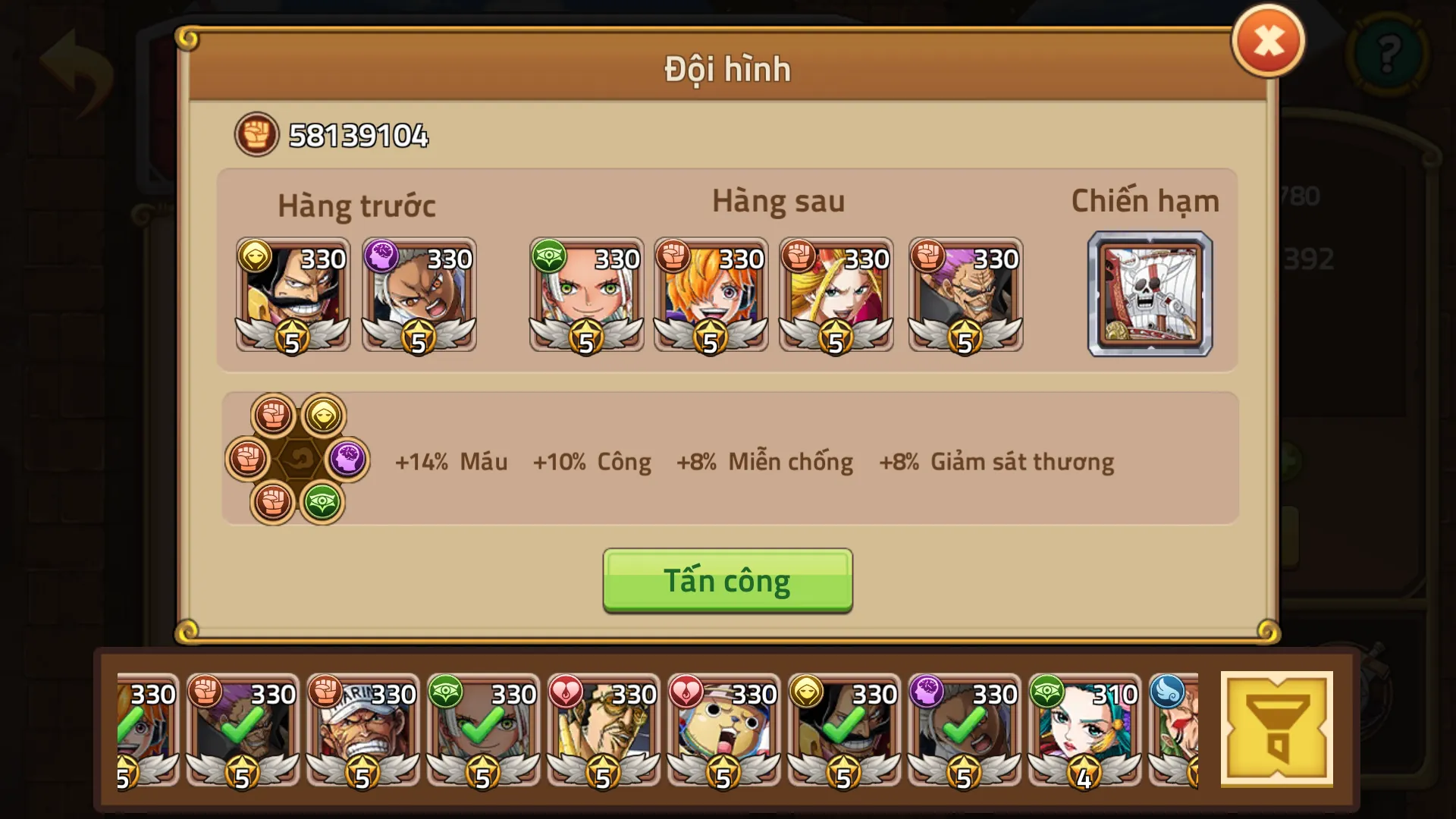This screenshot has width=1456, height=819.
Task: Tap the blonde heroine portrait in Hàng sau
Action: pyautogui.click(x=836, y=296)
